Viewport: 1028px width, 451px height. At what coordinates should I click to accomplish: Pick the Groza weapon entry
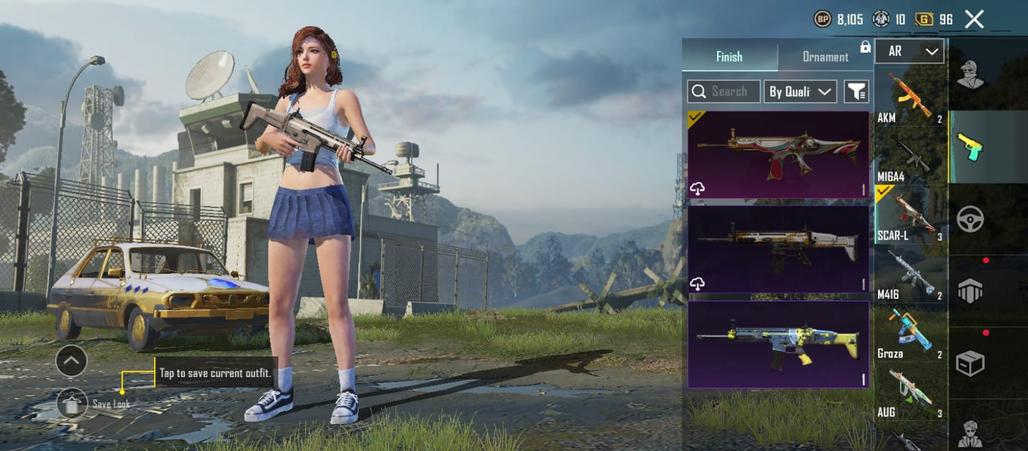point(910,334)
